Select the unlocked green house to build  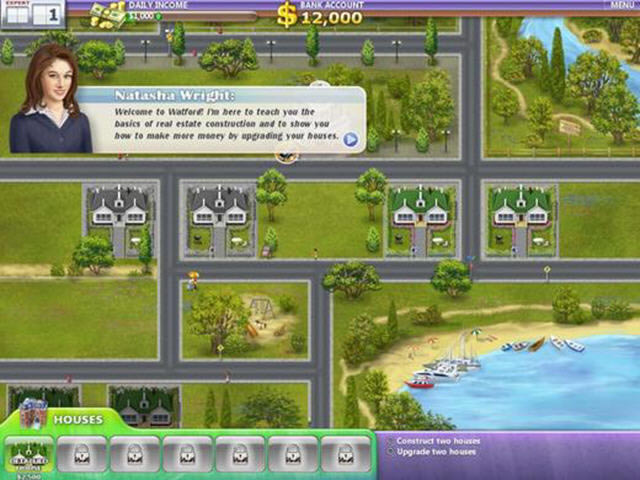pyautogui.click(x=29, y=453)
